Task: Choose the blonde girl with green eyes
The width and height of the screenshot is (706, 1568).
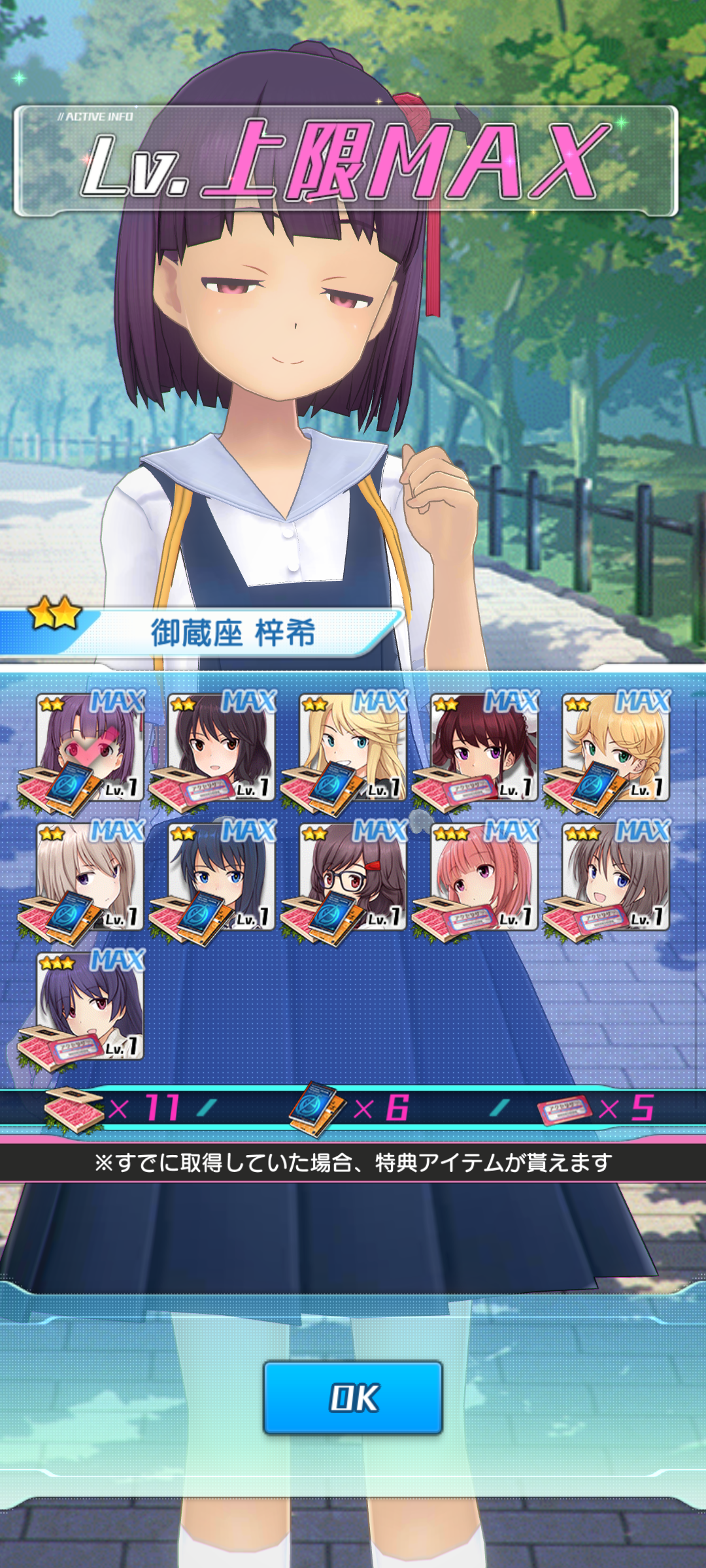Action: pyautogui.click(x=616, y=747)
